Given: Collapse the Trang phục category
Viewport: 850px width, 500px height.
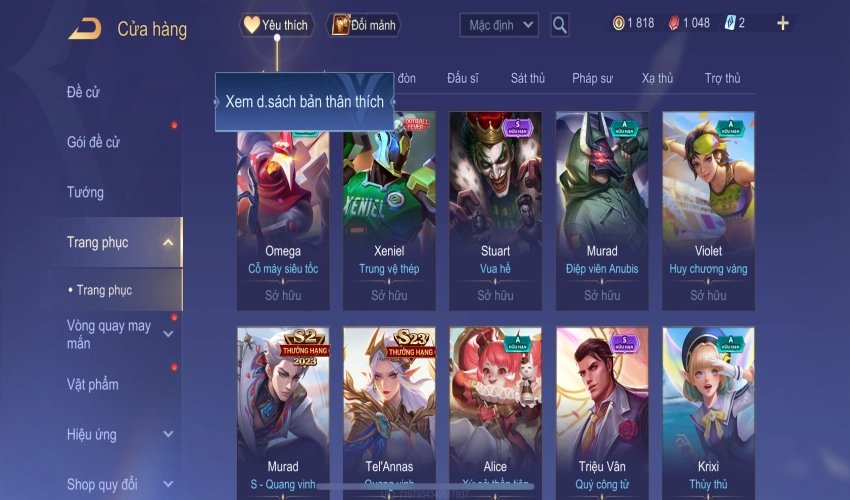Looking at the screenshot, I should pyautogui.click(x=168, y=242).
